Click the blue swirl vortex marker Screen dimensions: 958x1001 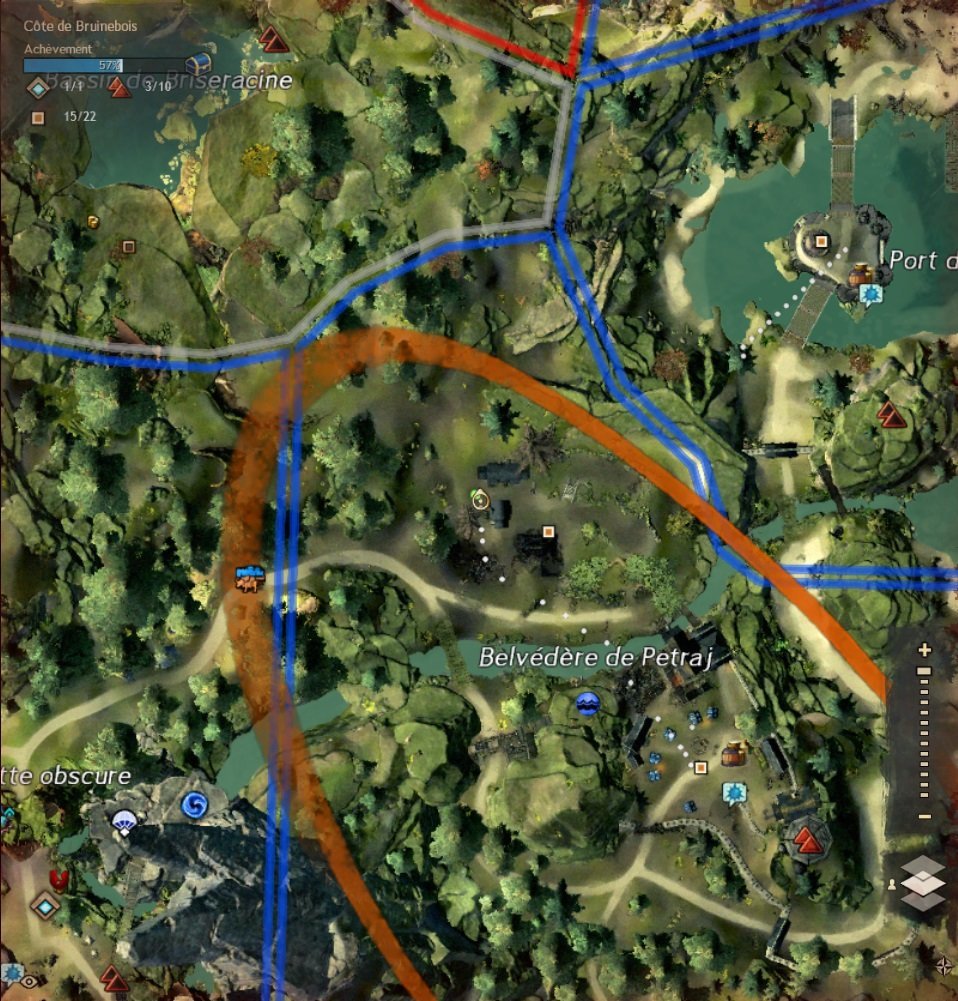pos(194,803)
